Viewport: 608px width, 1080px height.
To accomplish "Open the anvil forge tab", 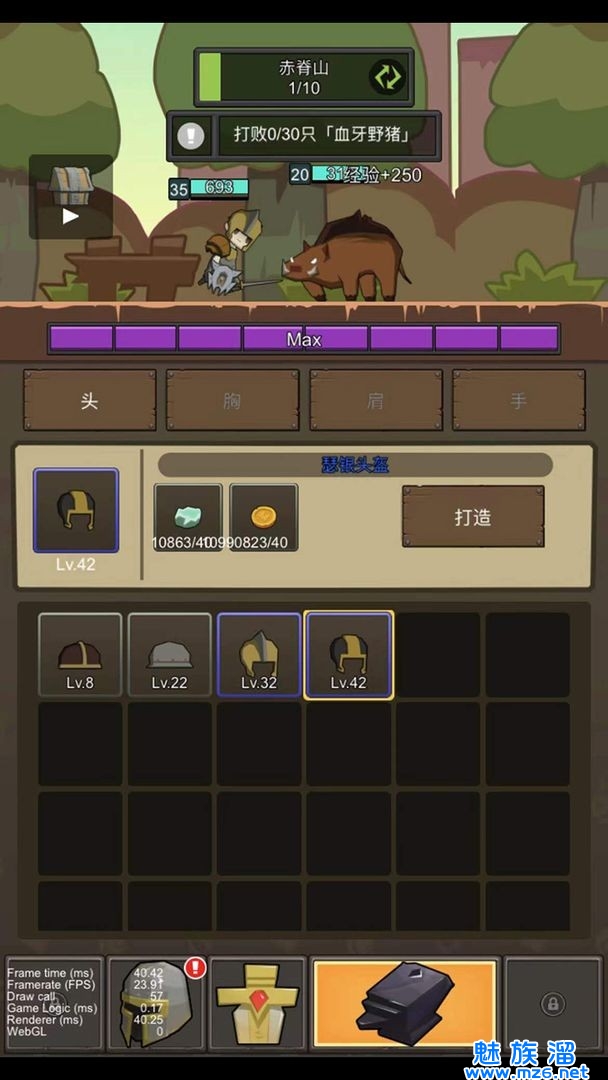I will click(x=405, y=1003).
